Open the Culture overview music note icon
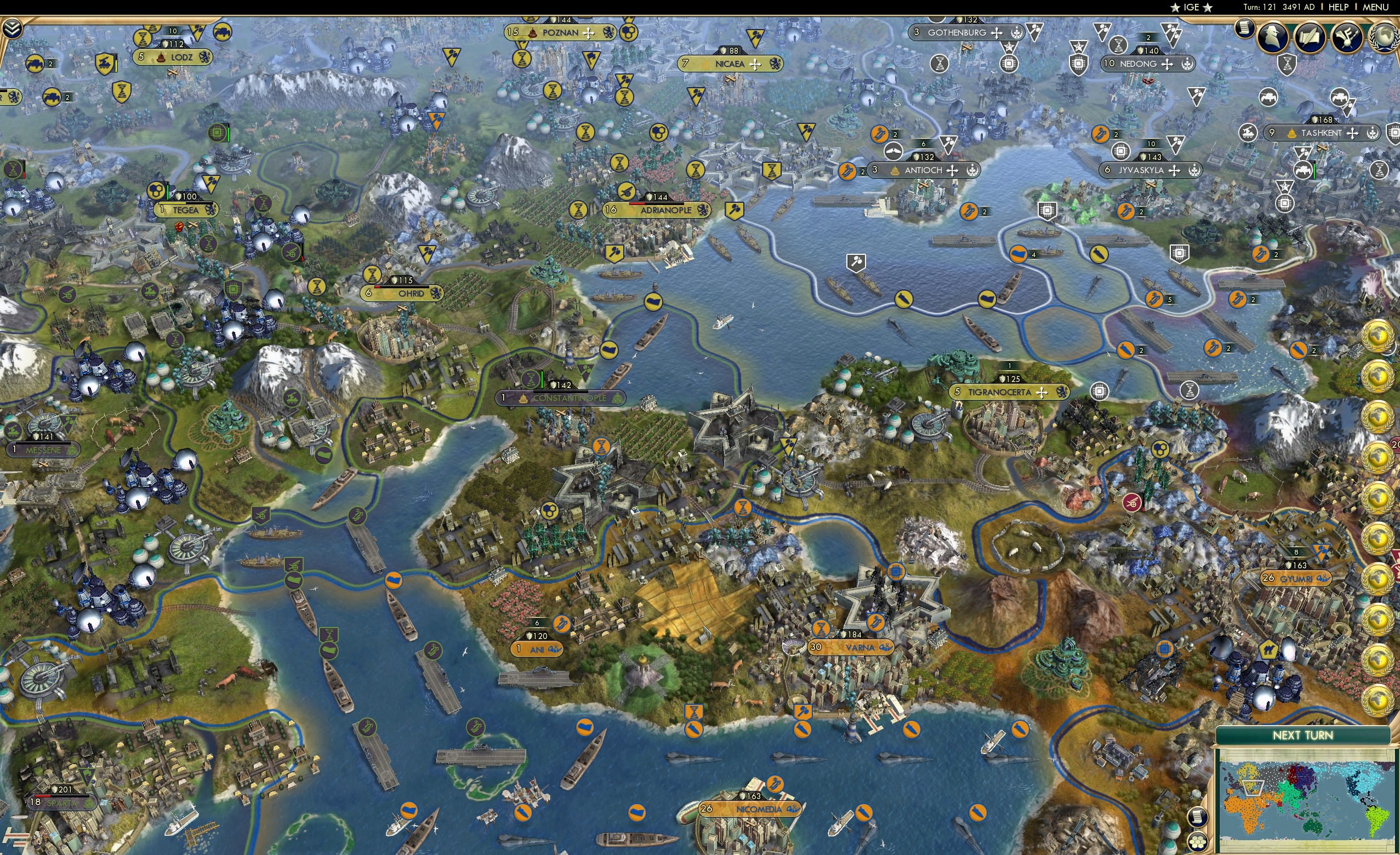 pyautogui.click(x=1348, y=38)
